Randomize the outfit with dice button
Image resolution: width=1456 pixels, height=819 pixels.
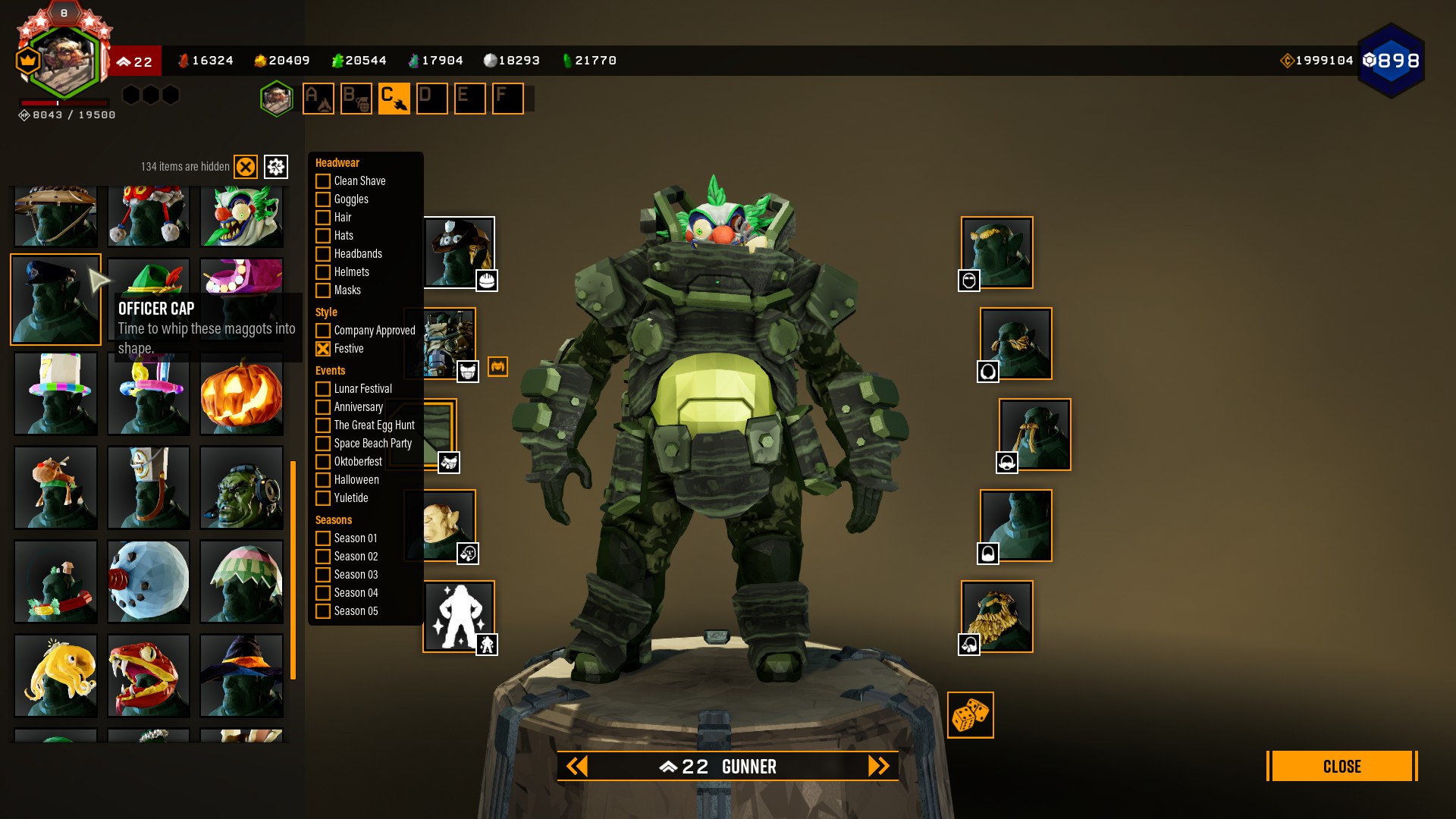970,715
